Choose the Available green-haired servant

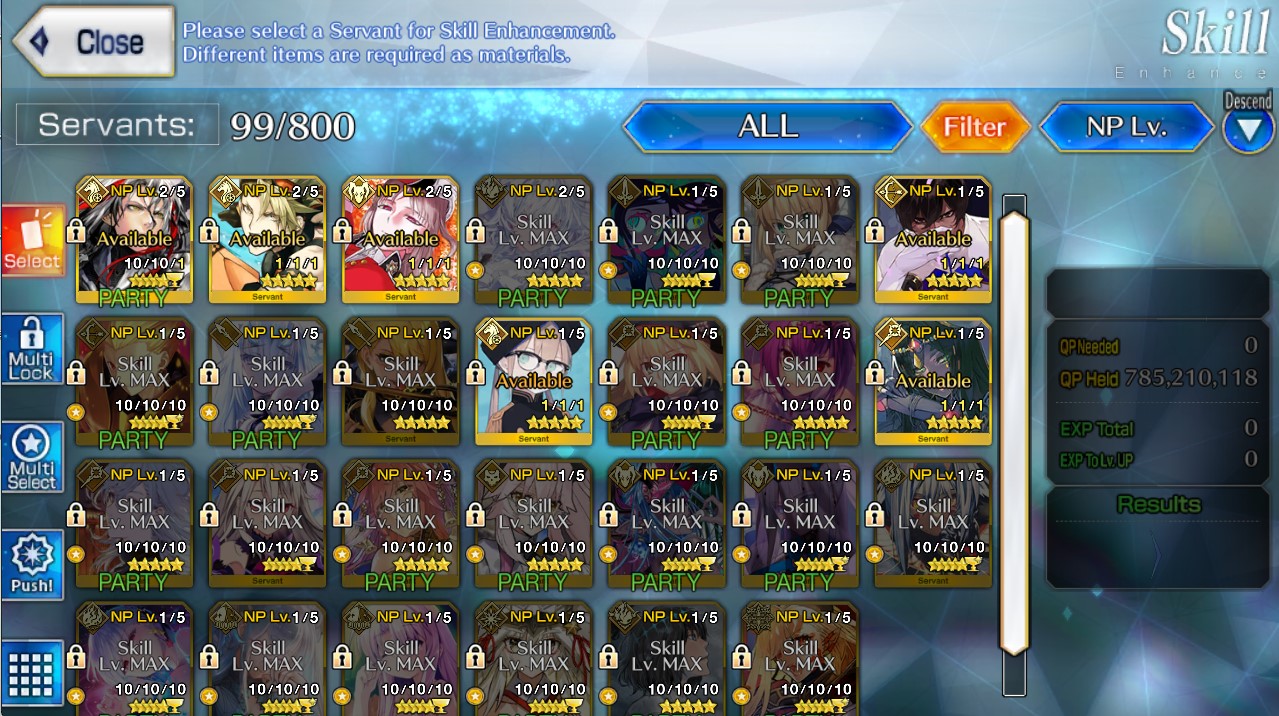(x=933, y=381)
